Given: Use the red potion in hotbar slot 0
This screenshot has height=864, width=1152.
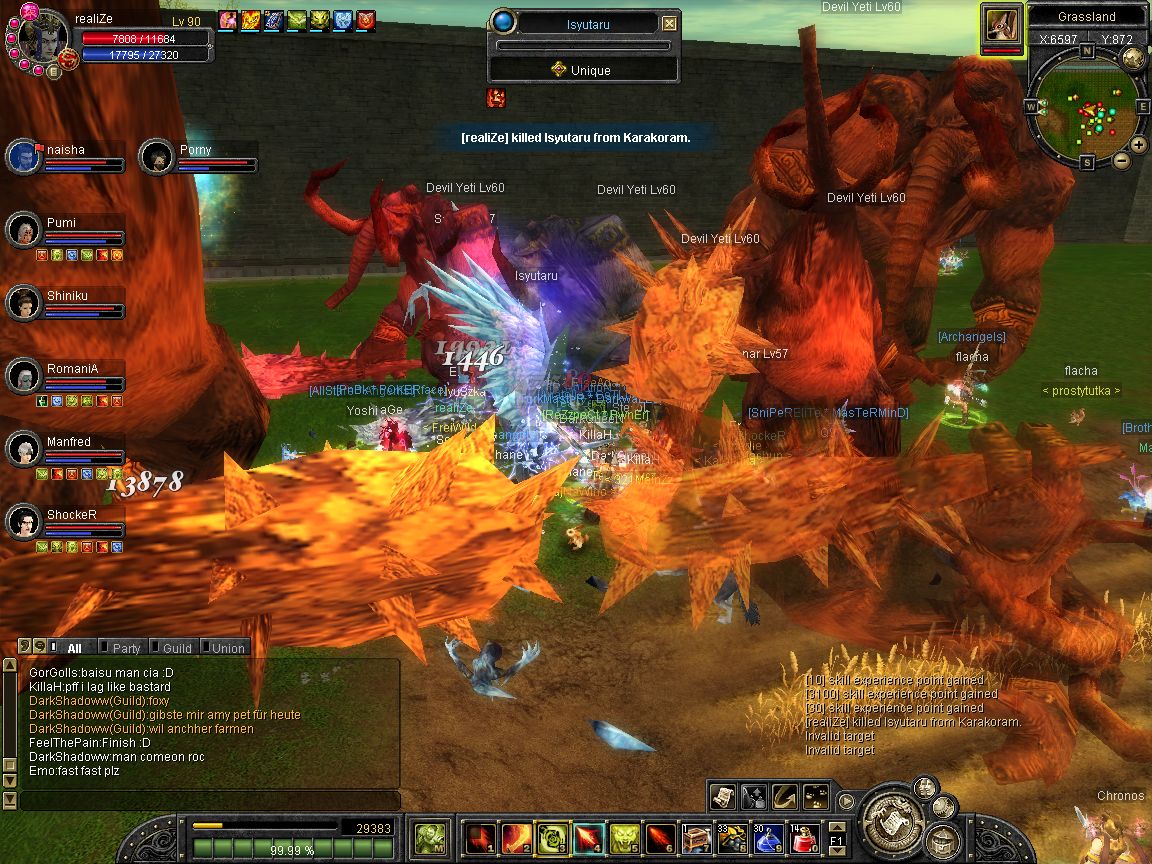Looking at the screenshot, I should 805,835.
